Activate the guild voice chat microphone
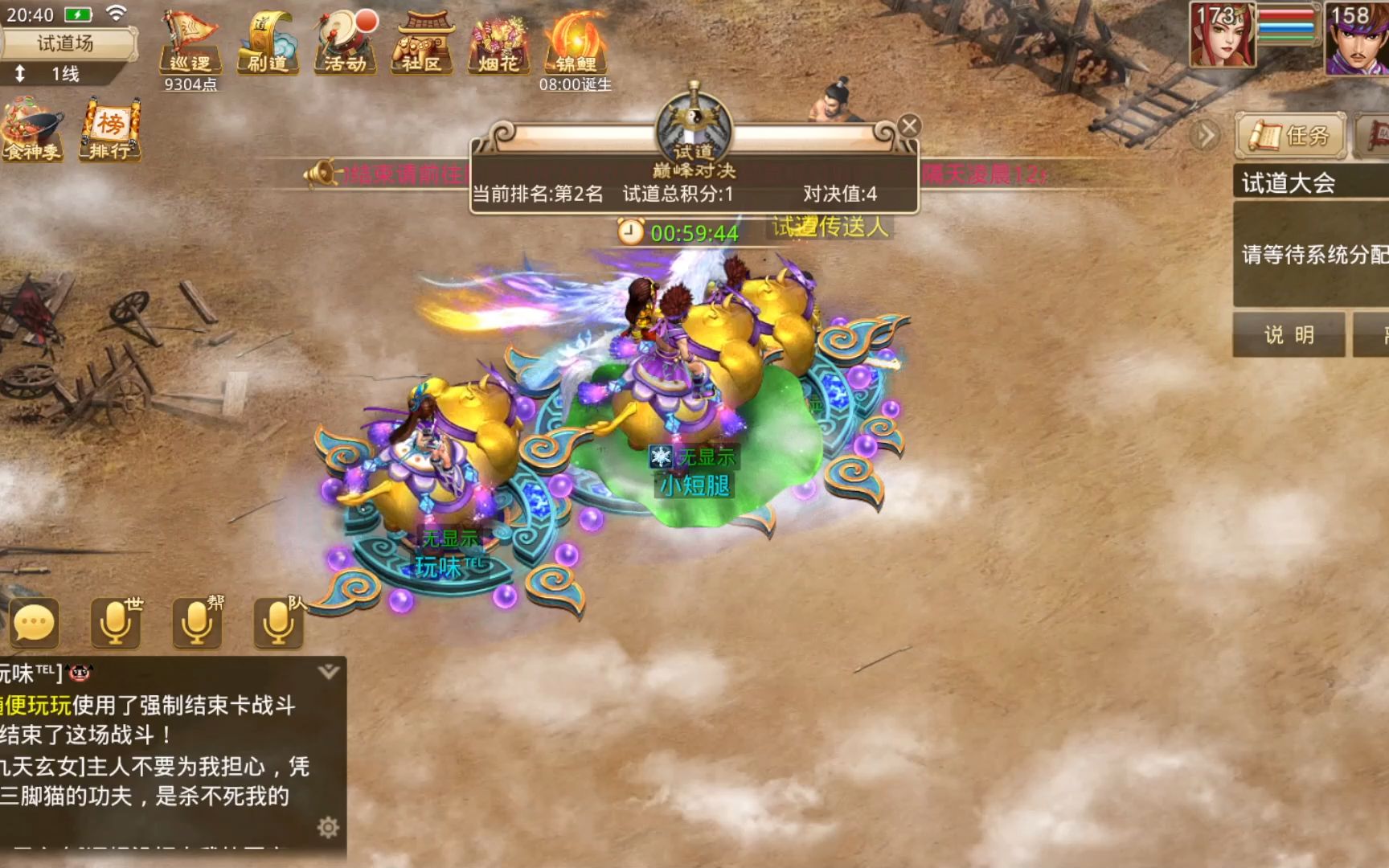 (197, 623)
